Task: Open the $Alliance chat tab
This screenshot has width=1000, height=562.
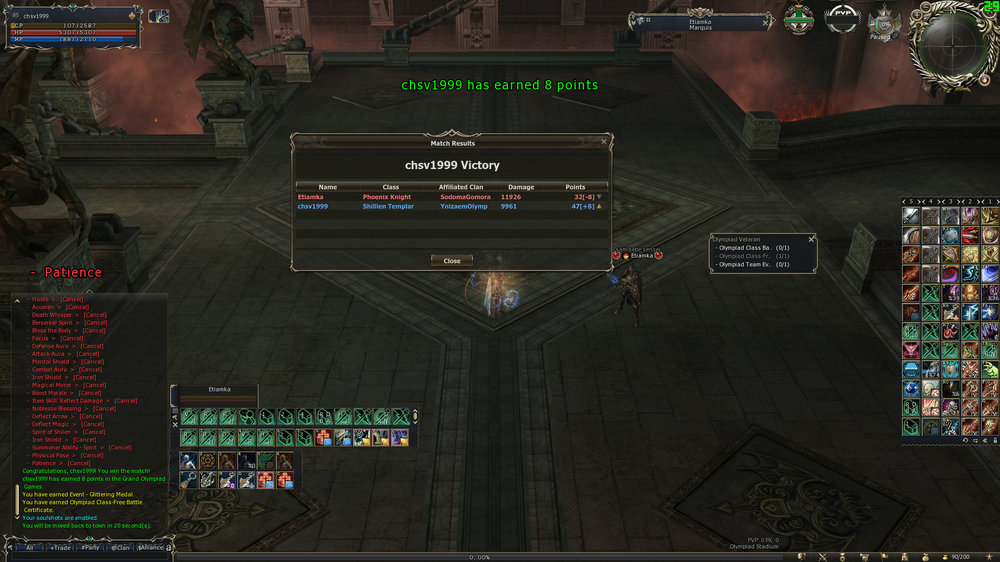Action: 151,548
